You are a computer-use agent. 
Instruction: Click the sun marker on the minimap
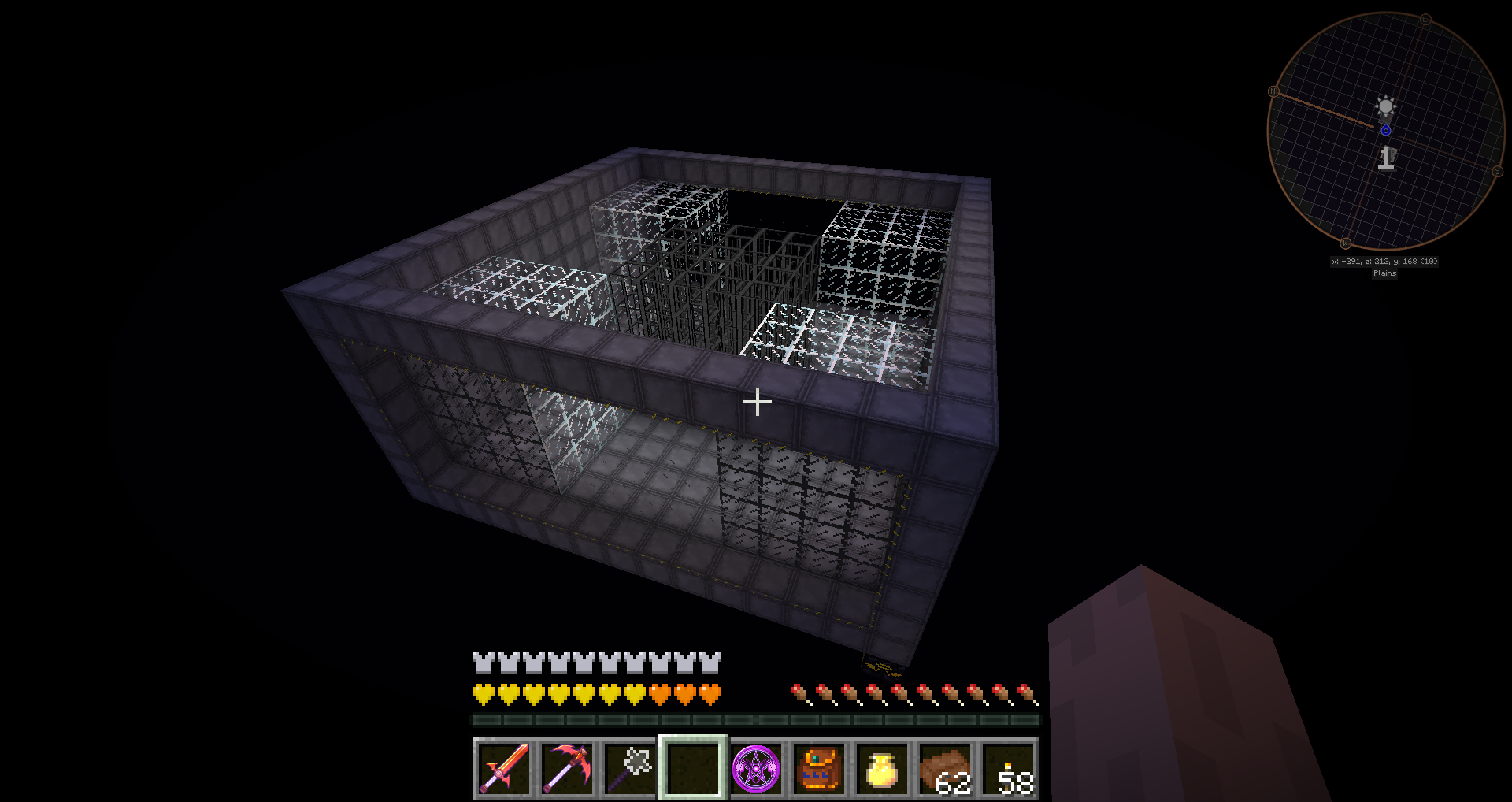[1385, 106]
